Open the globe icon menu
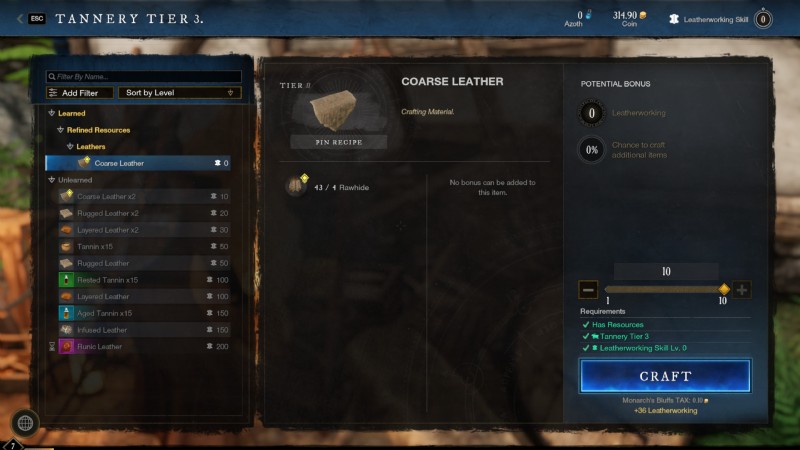800x450 pixels. pyautogui.click(x=25, y=423)
